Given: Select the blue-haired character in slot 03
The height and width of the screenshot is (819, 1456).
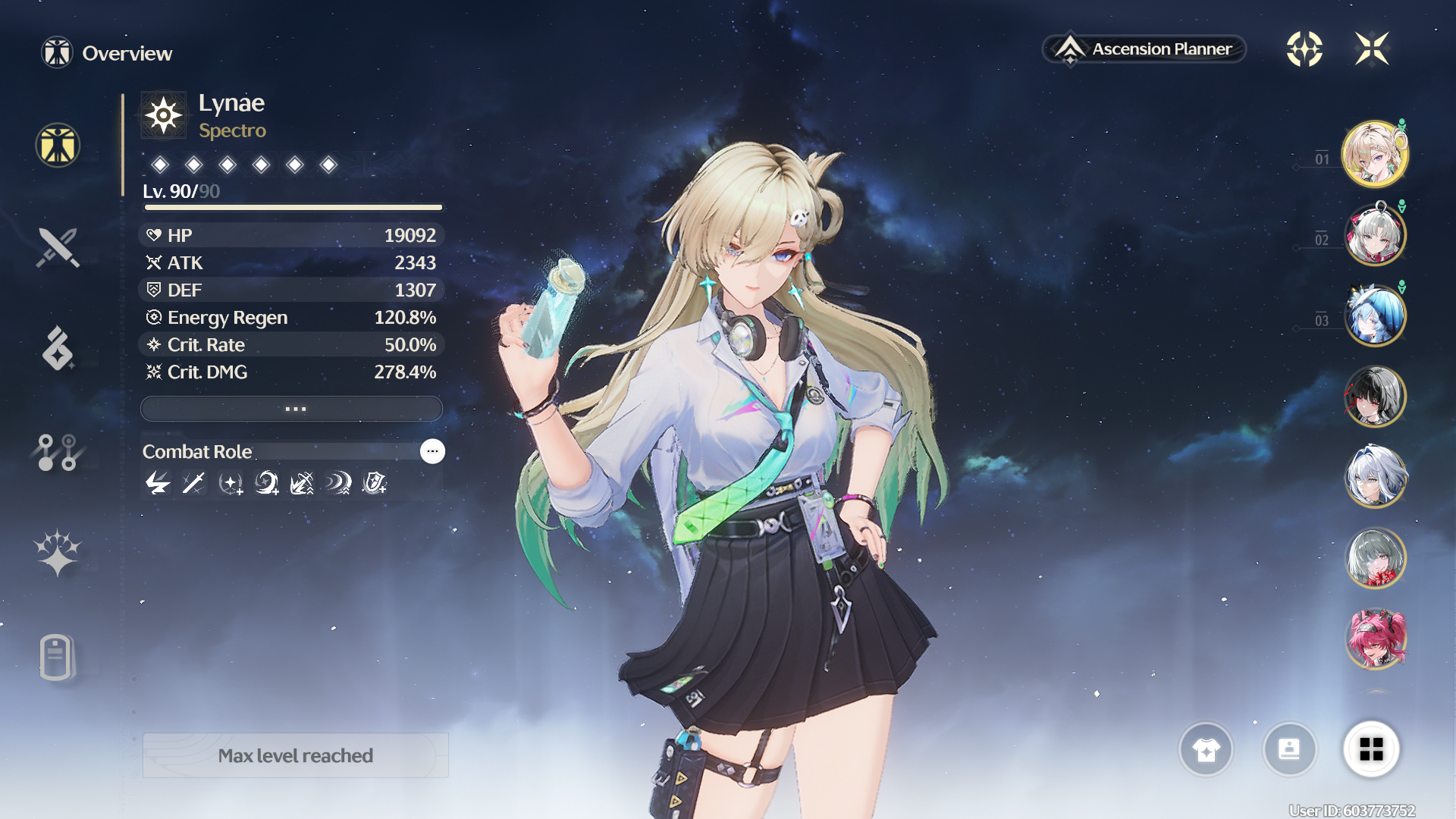Looking at the screenshot, I should click(x=1375, y=315).
